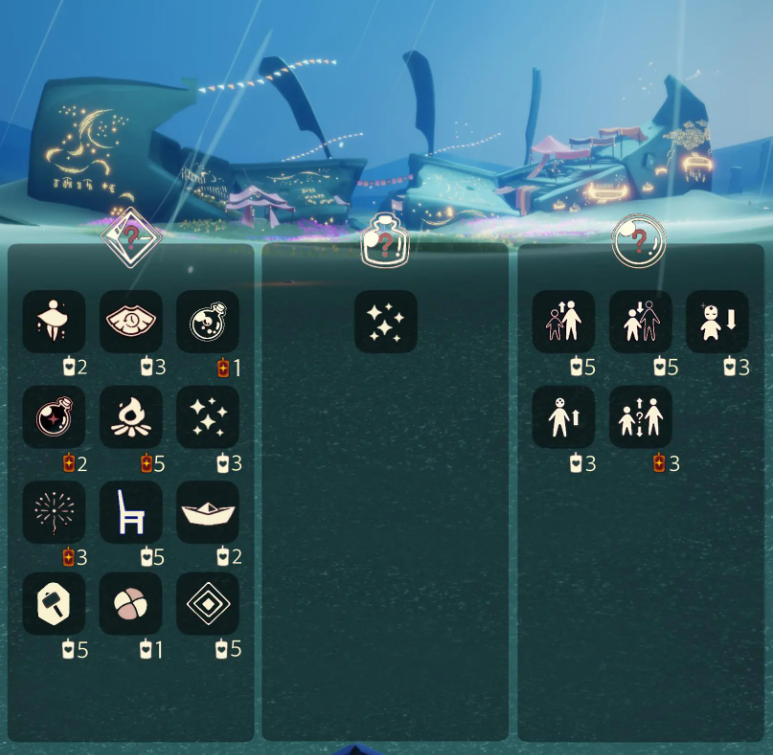Open the diamond question mark category
Viewport: 773px width, 755px height.
tap(131, 238)
